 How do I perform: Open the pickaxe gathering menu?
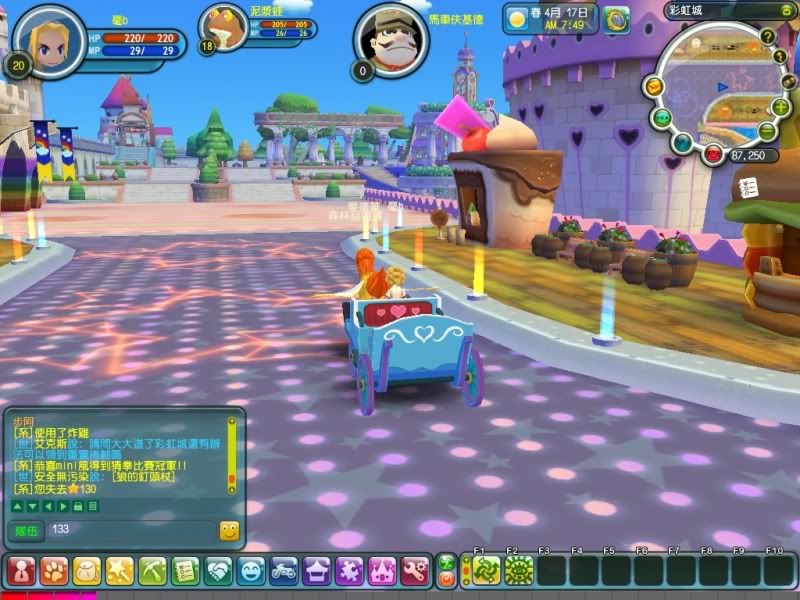pos(152,571)
